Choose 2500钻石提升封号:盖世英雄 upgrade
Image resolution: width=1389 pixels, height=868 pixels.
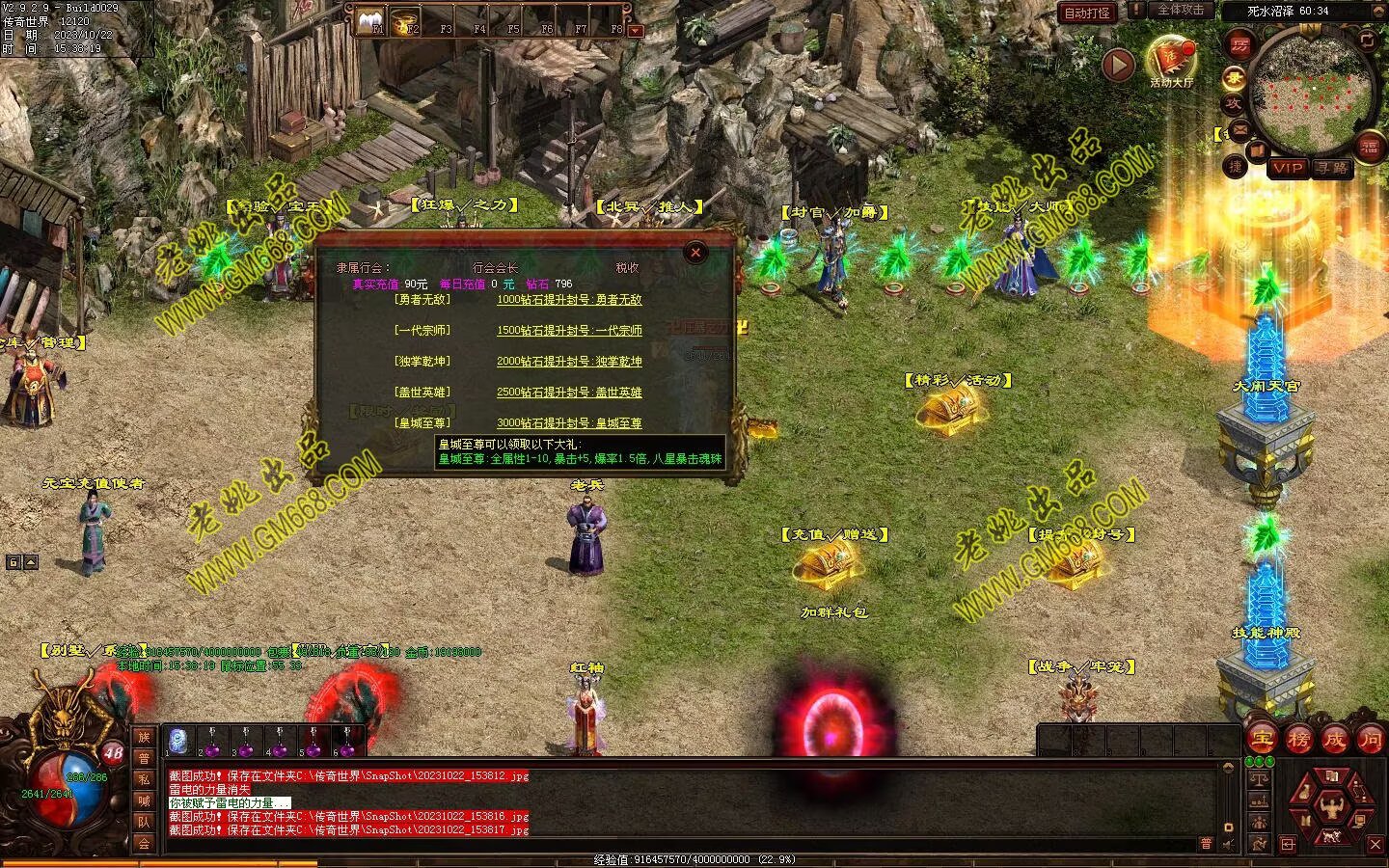(569, 393)
